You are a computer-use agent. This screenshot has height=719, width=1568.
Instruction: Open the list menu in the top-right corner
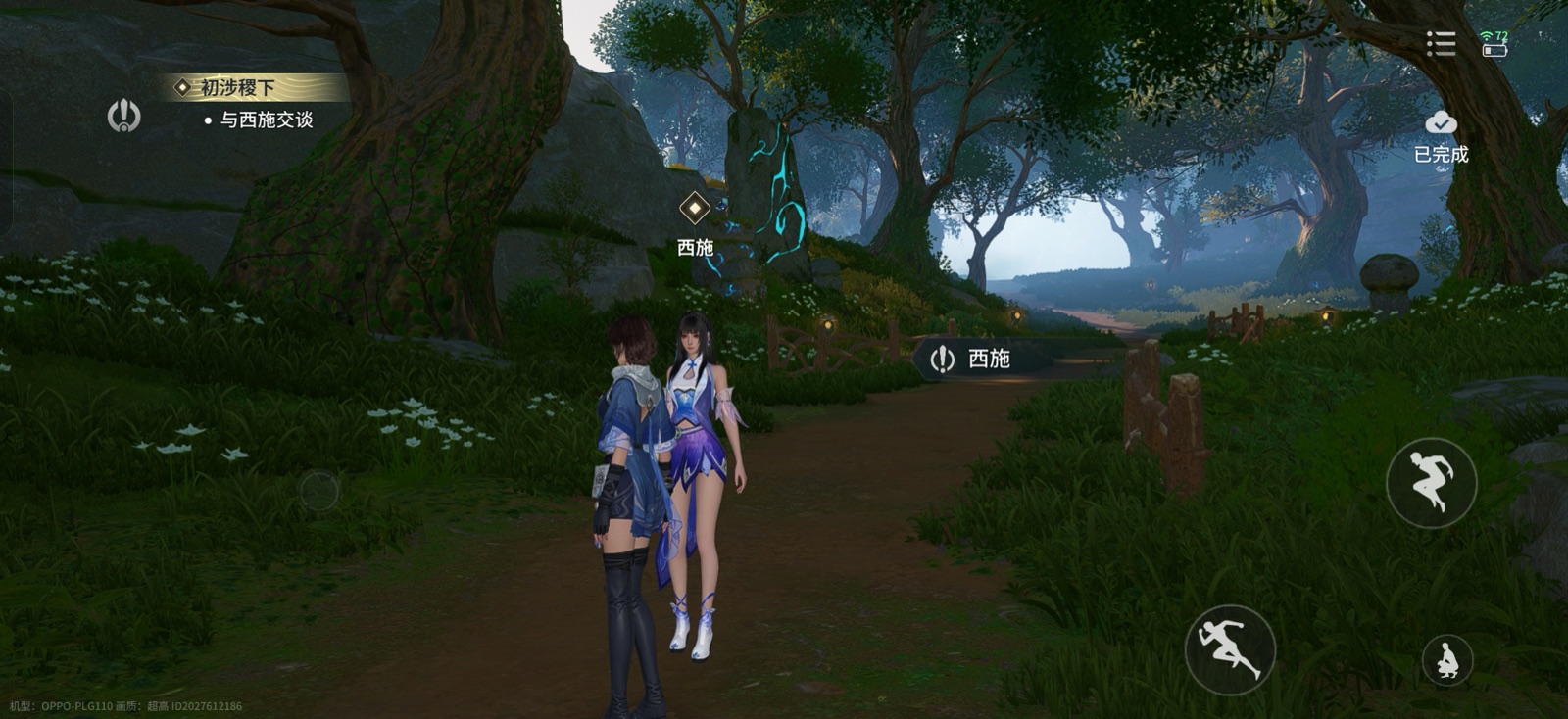pyautogui.click(x=1440, y=43)
